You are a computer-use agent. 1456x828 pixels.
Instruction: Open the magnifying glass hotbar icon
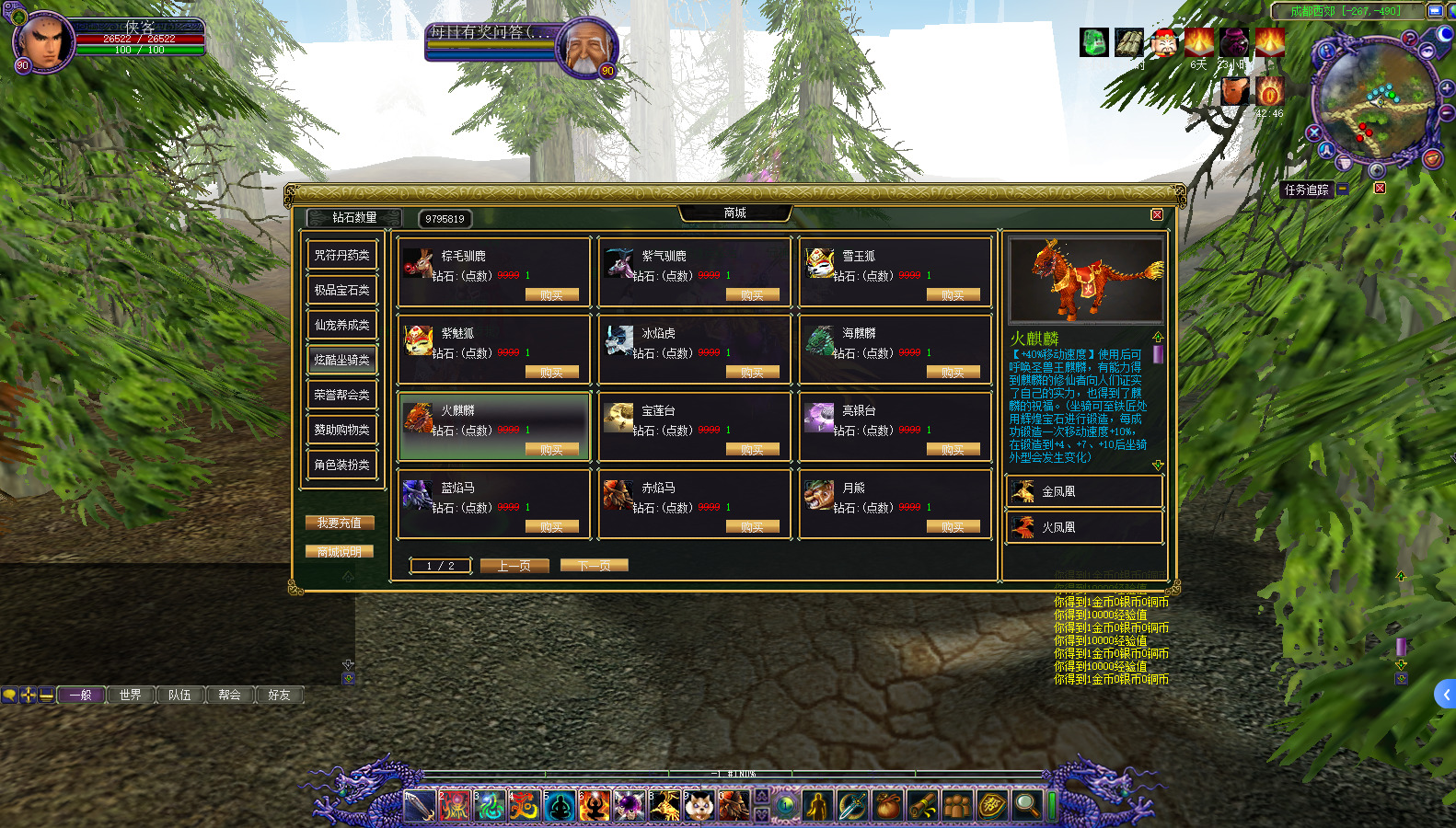1026,806
